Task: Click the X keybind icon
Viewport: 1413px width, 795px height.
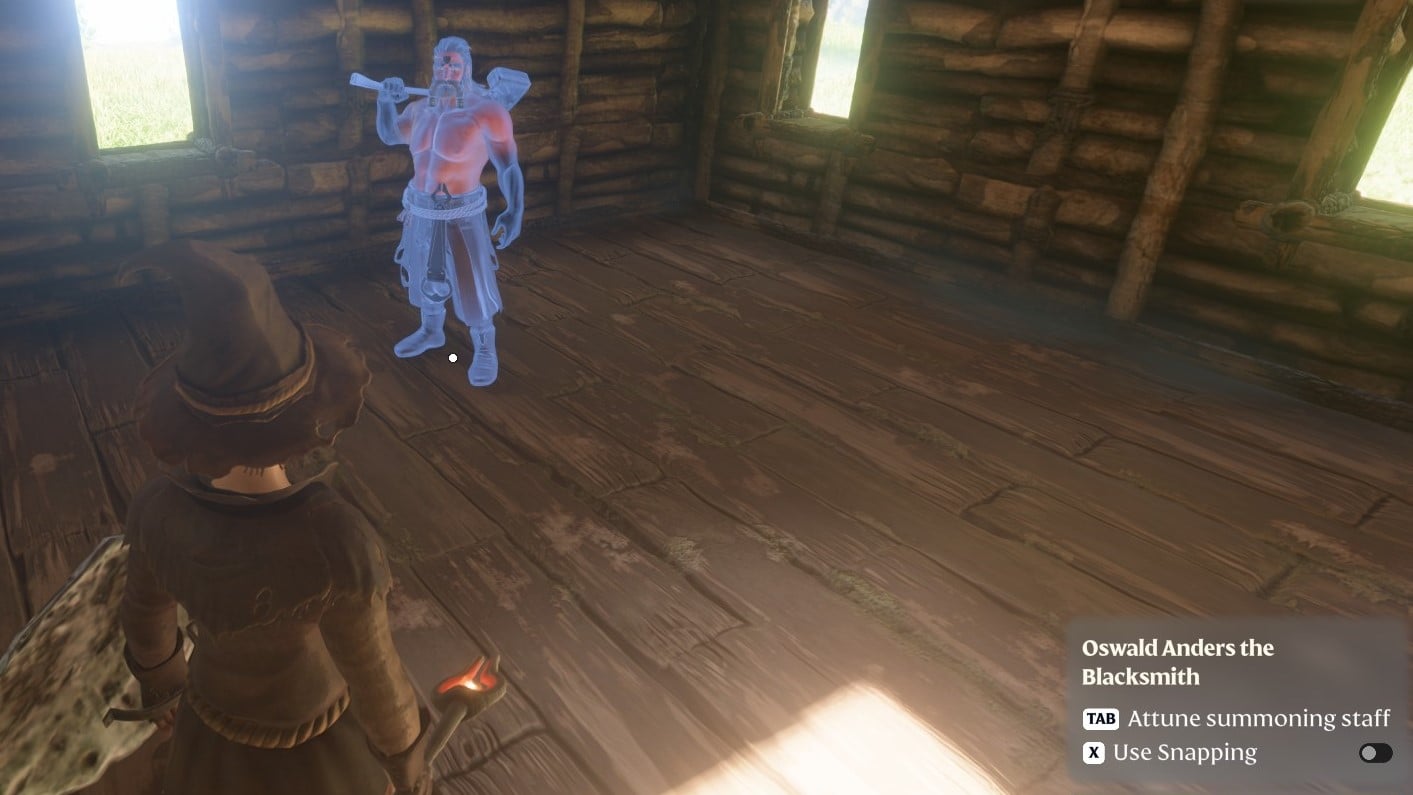Action: 1094,752
